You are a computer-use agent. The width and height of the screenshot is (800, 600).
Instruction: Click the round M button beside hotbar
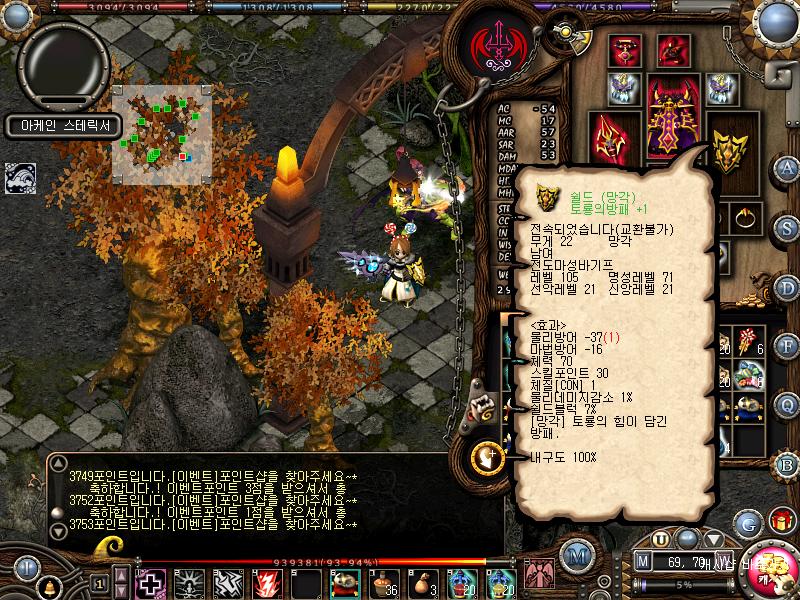(x=575, y=553)
